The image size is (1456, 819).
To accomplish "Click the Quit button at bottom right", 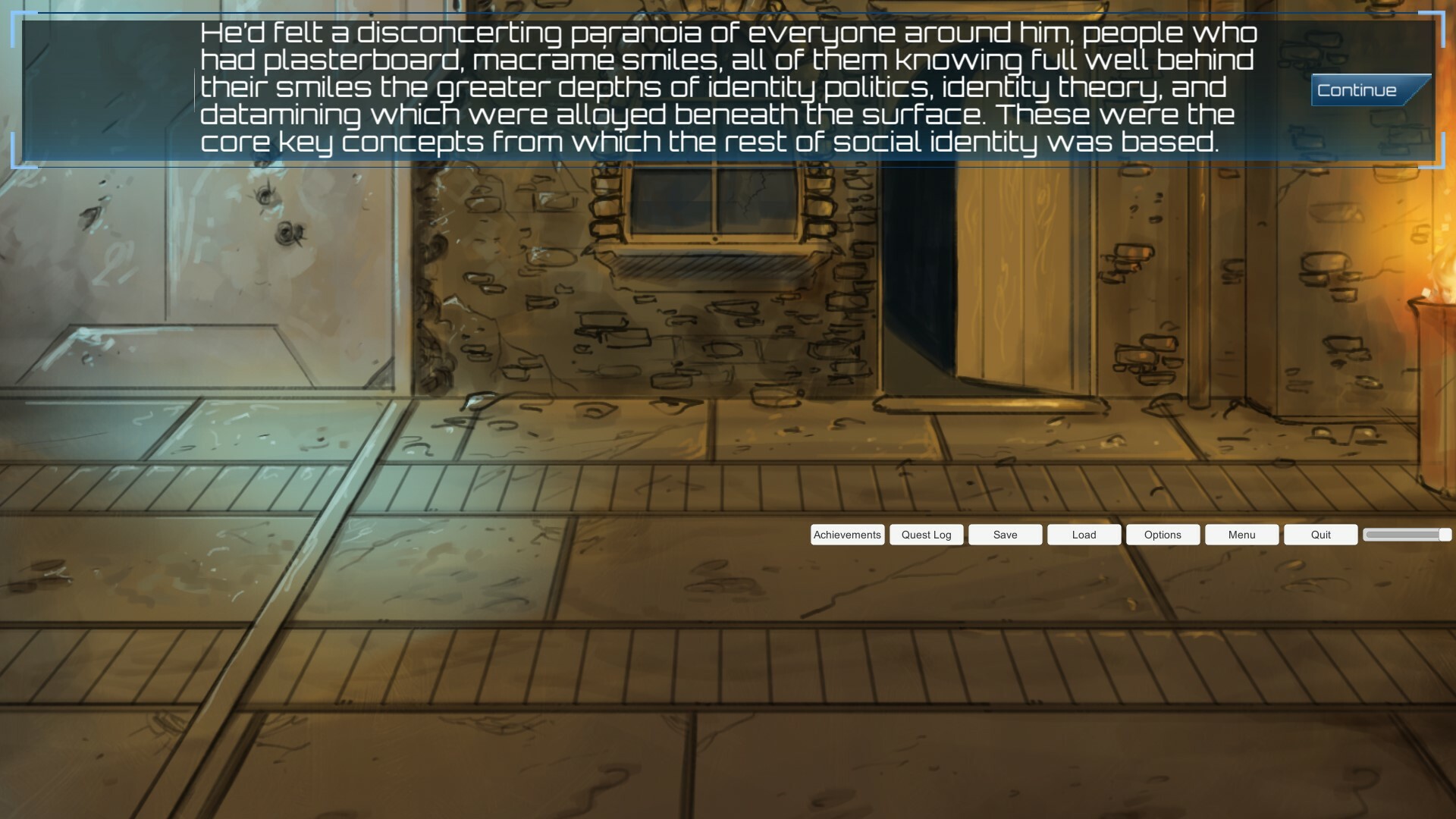I will point(1319,535).
